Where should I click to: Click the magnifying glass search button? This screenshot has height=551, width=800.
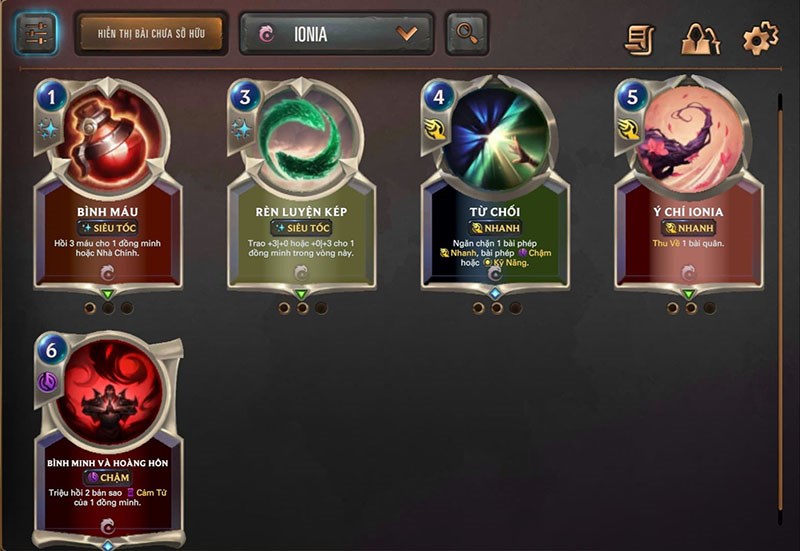pos(466,33)
